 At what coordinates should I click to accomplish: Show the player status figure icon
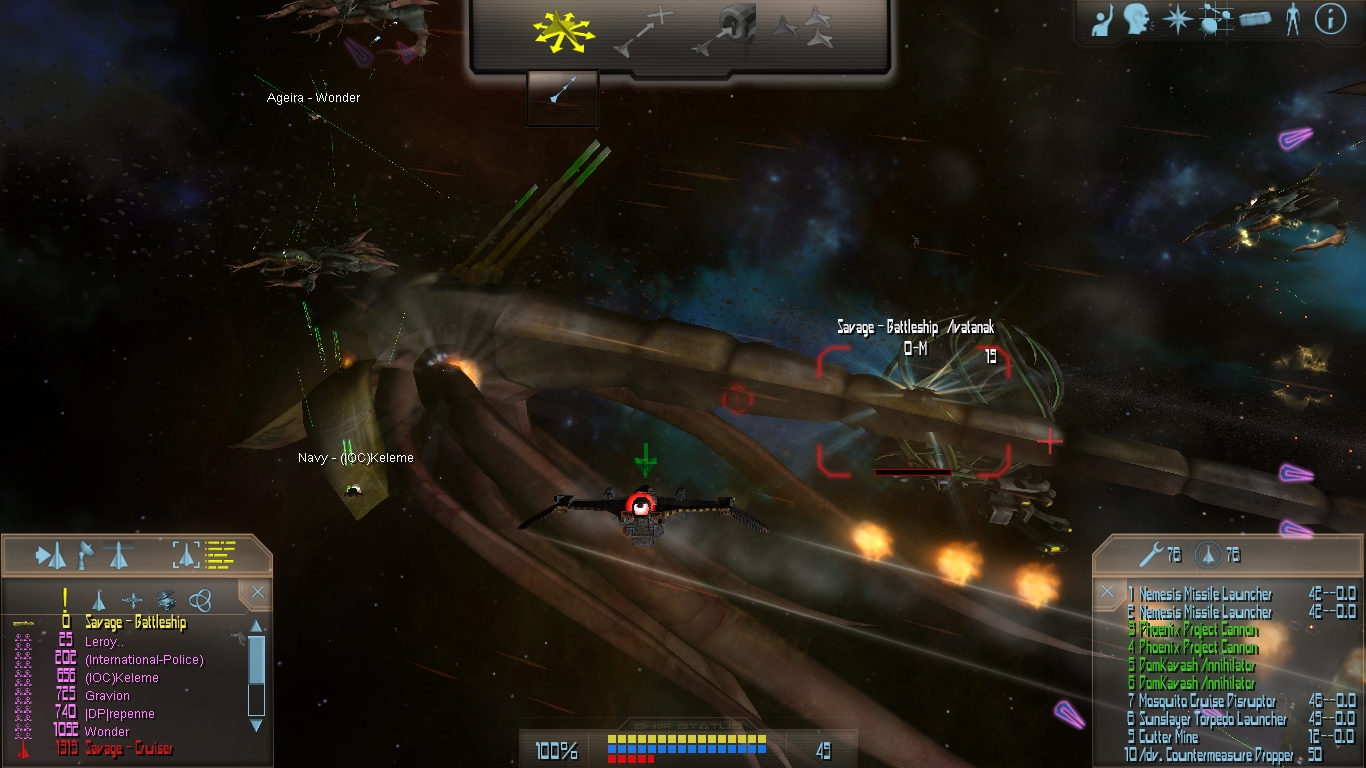tap(1293, 20)
